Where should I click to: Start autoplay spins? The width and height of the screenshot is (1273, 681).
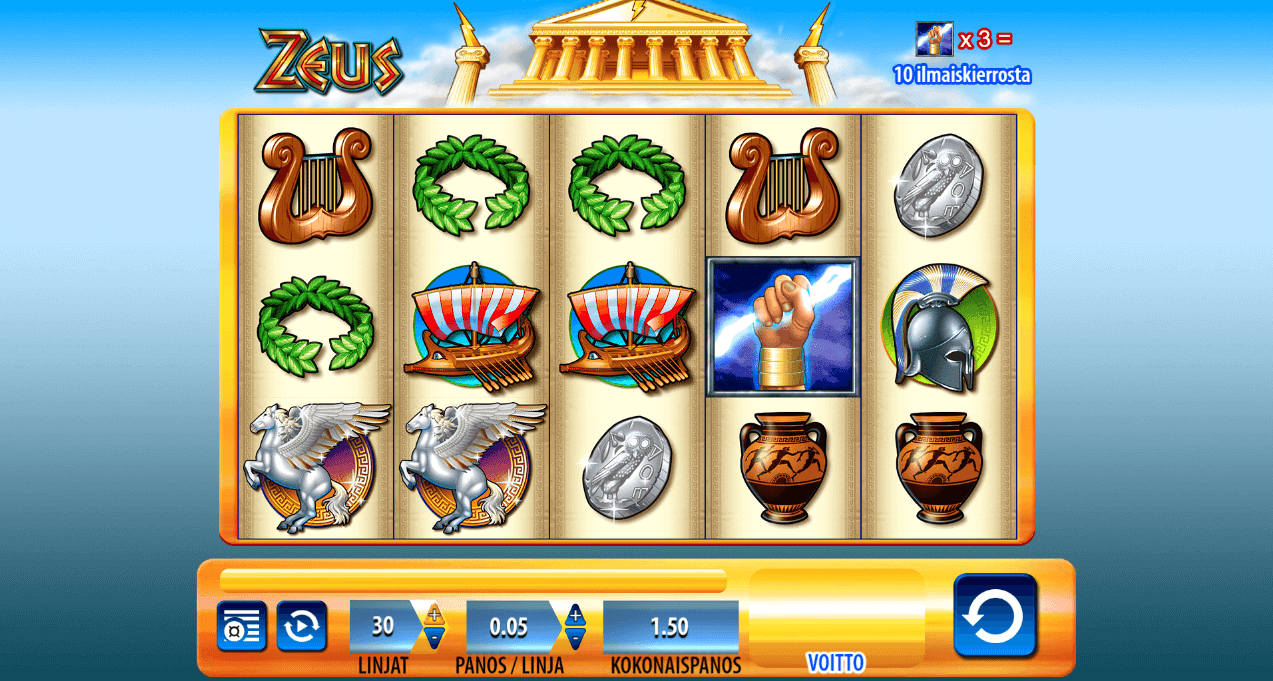pos(302,626)
